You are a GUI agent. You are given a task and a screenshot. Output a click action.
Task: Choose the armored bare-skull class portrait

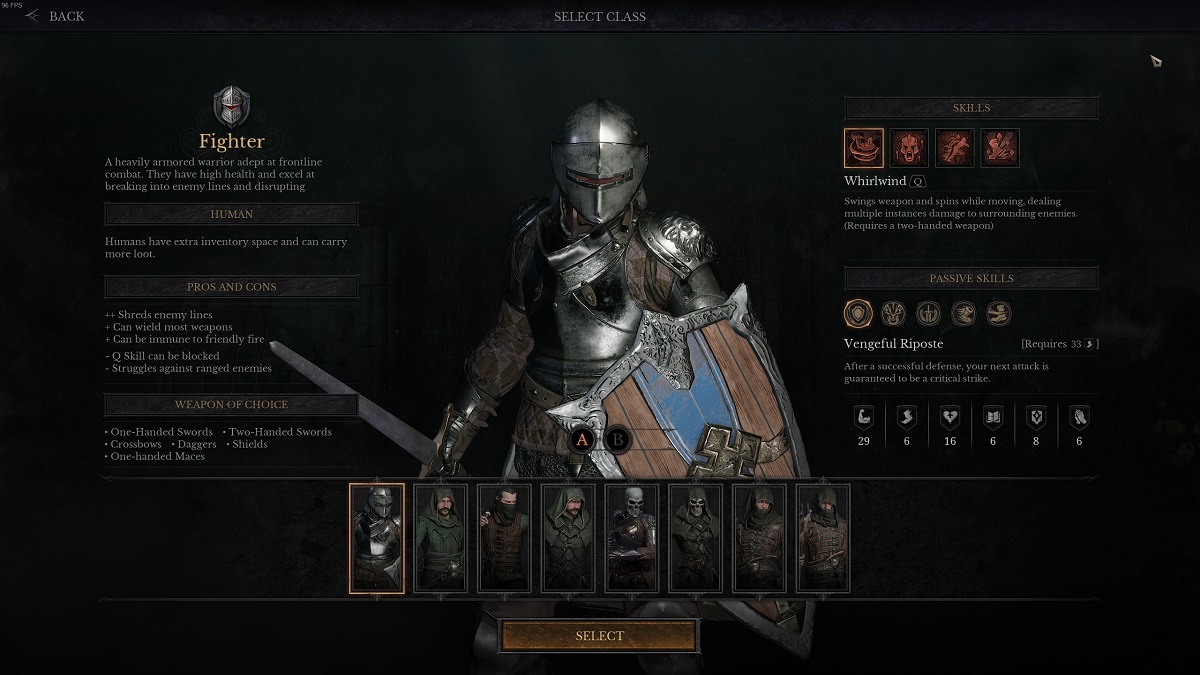[632, 538]
